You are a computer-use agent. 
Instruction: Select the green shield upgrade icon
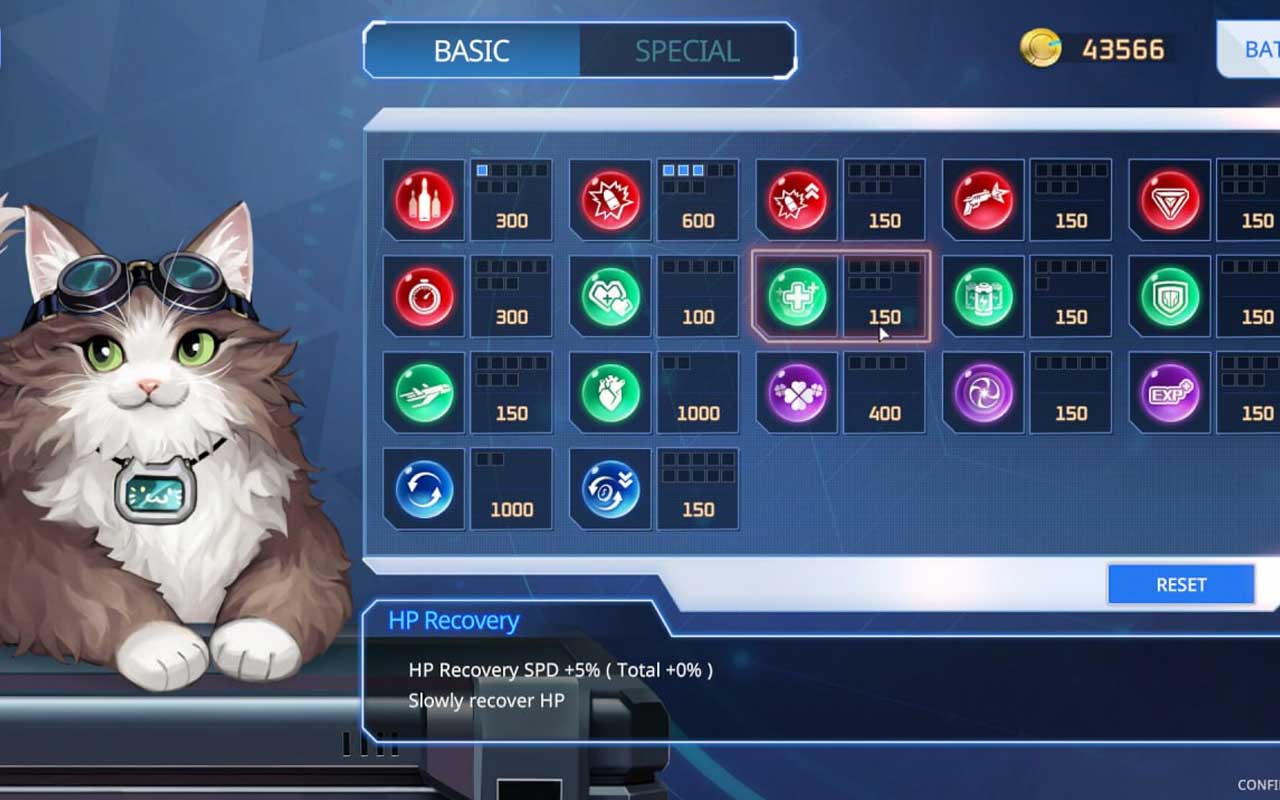[1170, 297]
